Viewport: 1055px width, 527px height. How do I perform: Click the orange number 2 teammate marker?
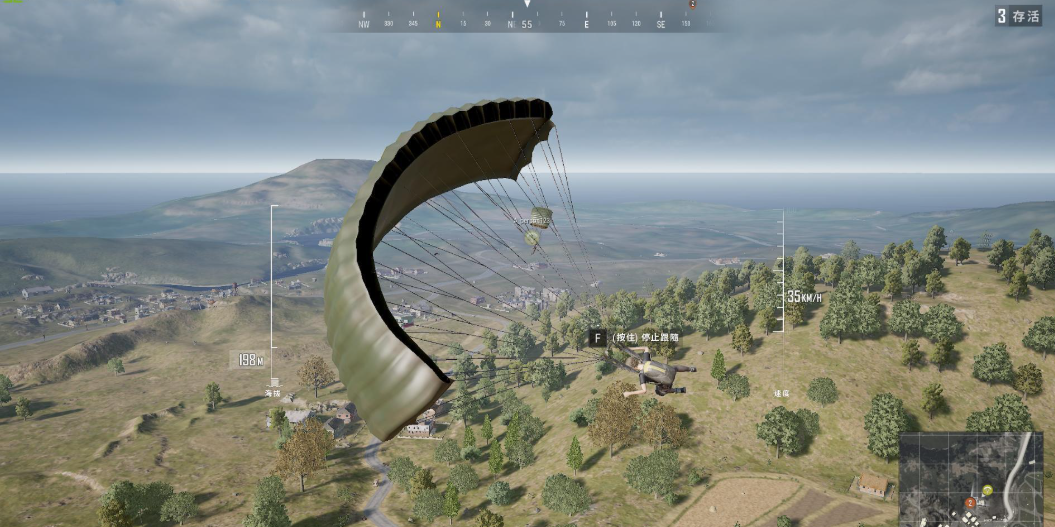tap(969, 501)
